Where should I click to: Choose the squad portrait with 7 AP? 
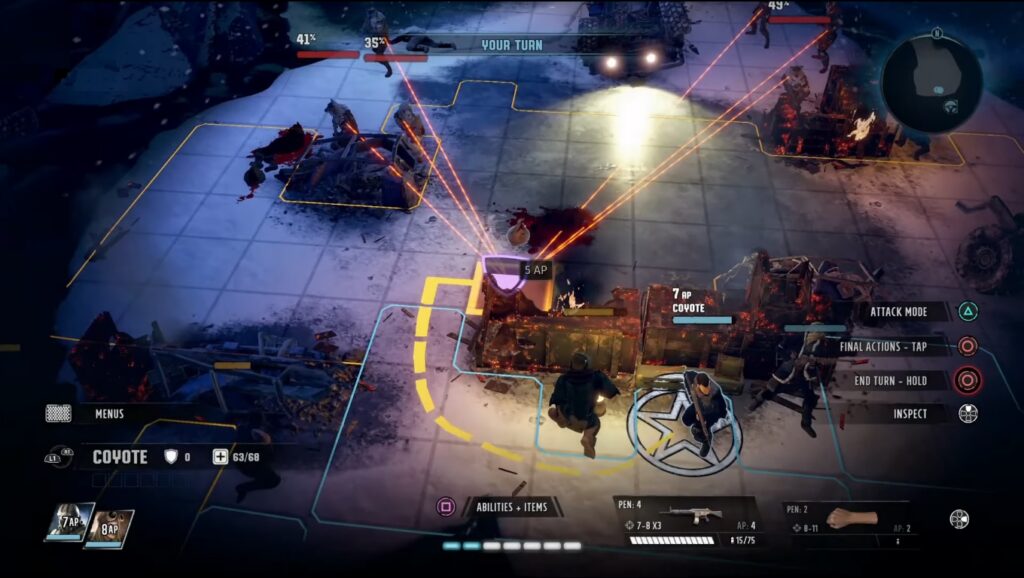(69, 522)
